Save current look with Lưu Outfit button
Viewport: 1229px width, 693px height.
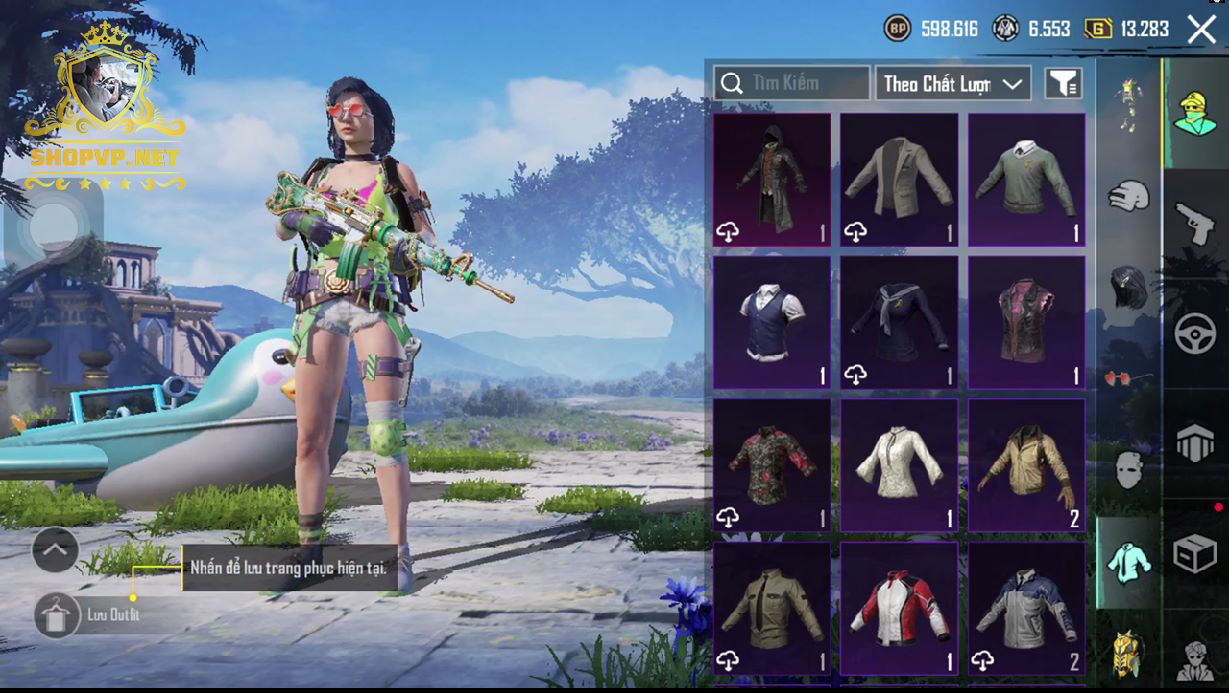click(x=57, y=615)
